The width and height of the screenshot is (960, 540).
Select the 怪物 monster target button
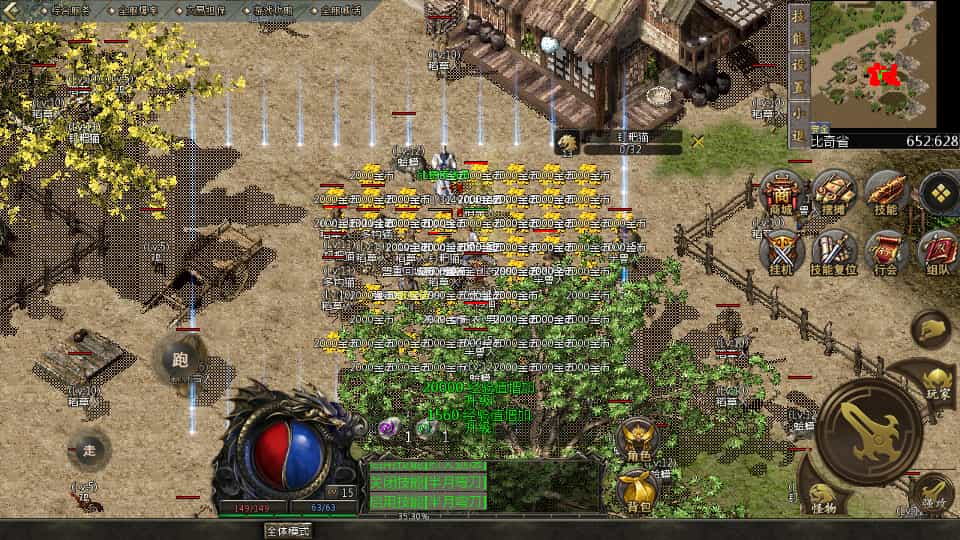point(822,497)
